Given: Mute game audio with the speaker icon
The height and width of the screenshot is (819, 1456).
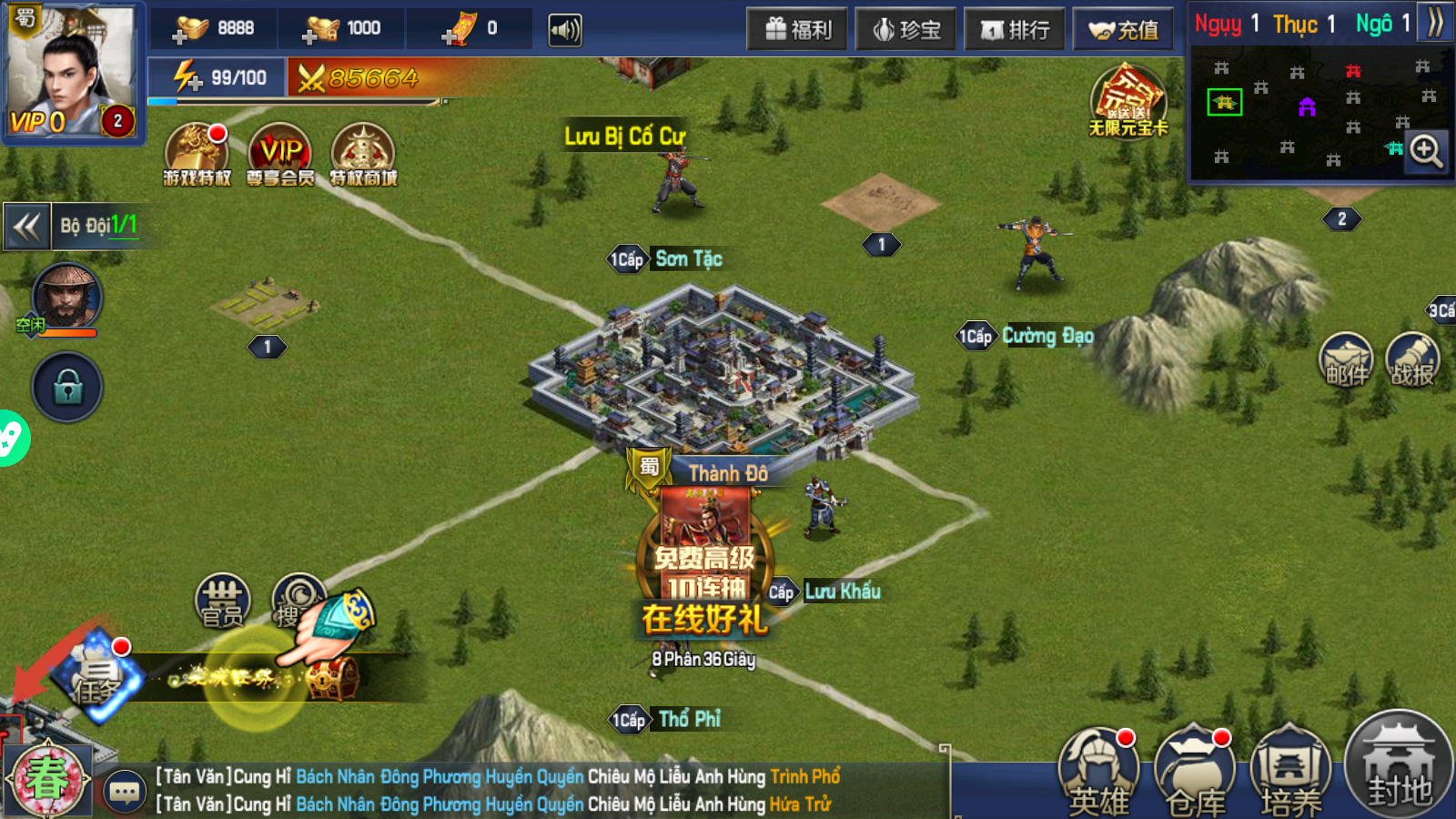Looking at the screenshot, I should (564, 28).
